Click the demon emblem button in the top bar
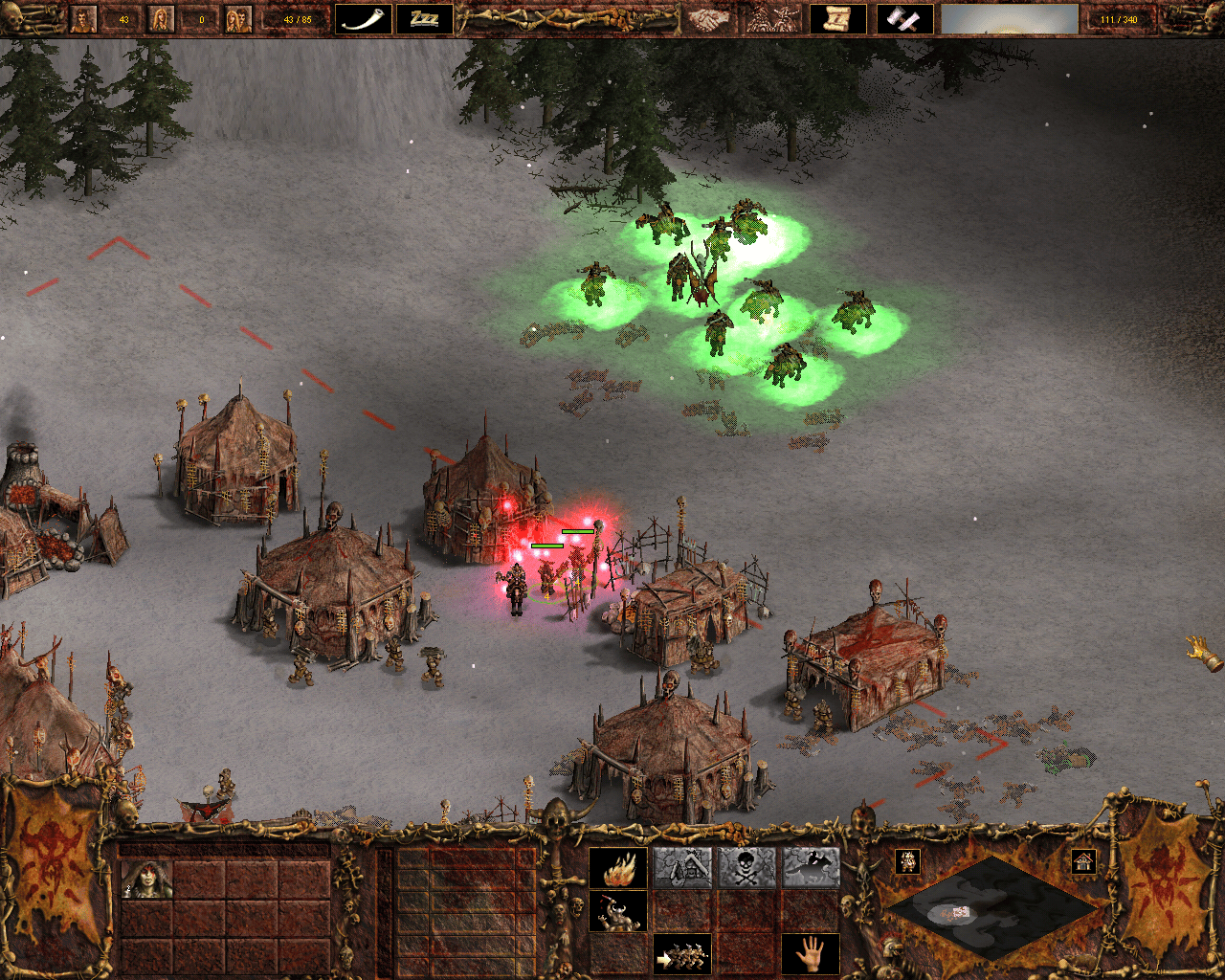 [773, 19]
